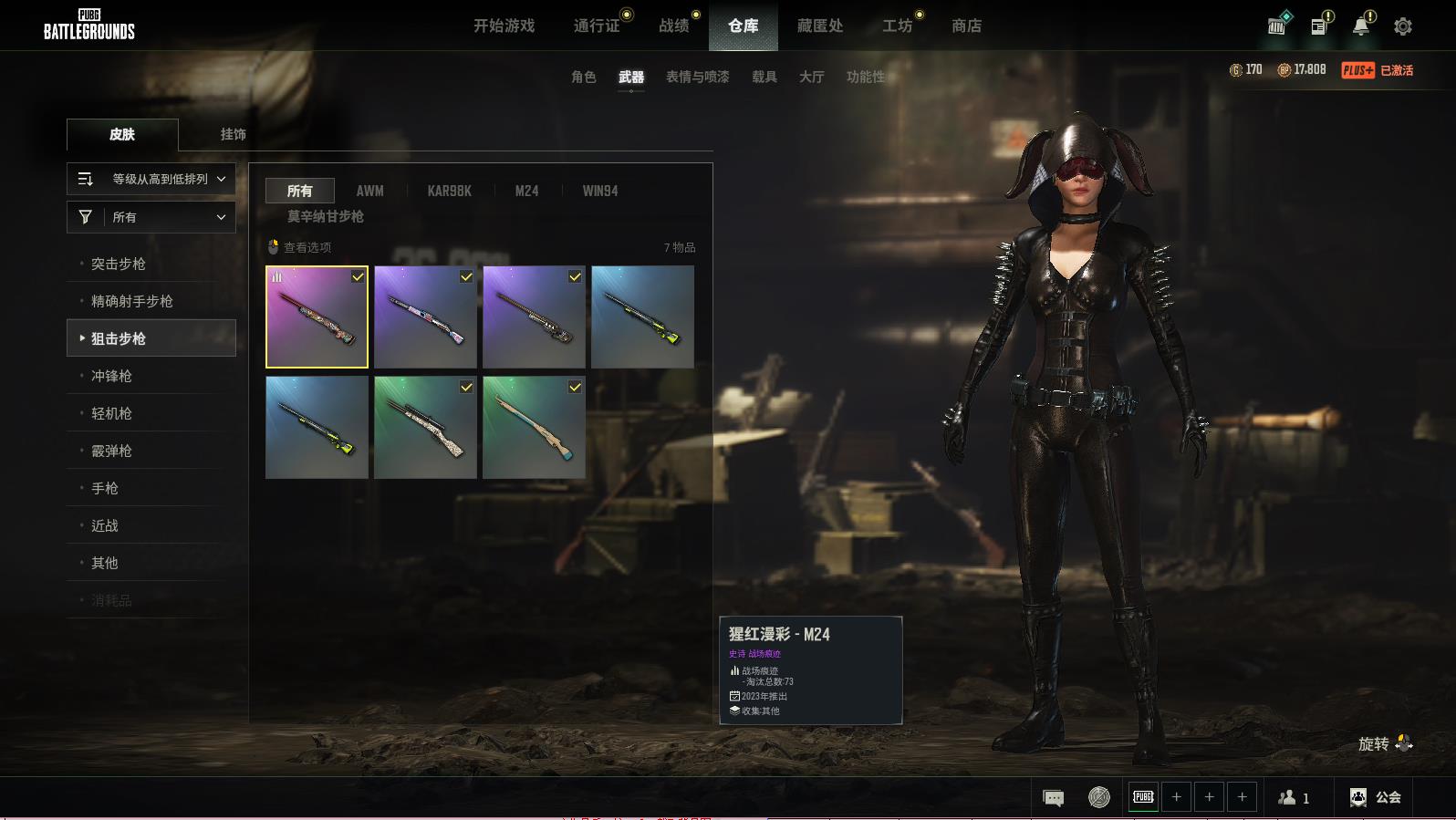The height and width of the screenshot is (820, 1456).
Task: Show the 手枪 pistol category
Action: [105, 488]
